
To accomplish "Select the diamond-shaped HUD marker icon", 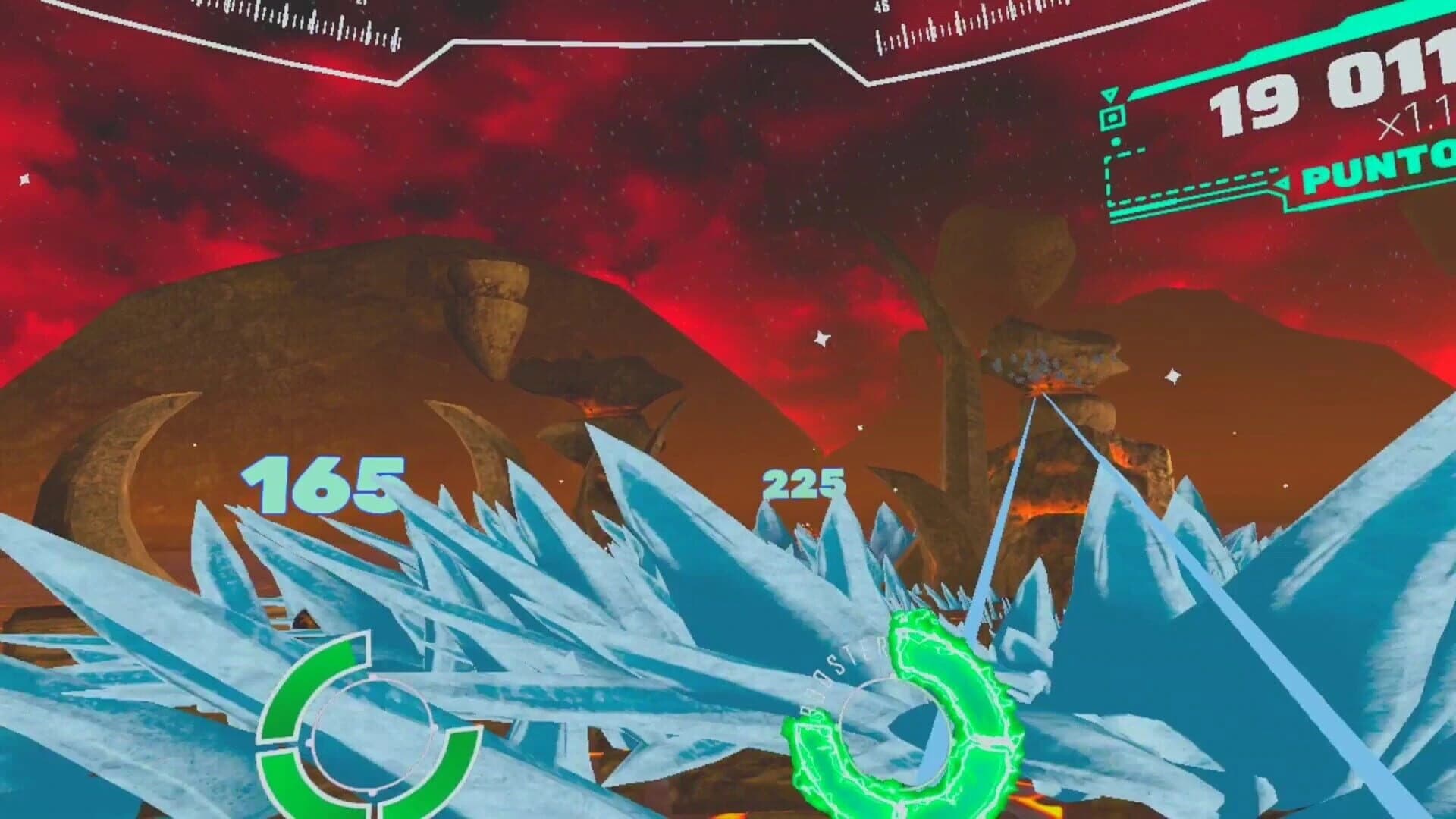I will tap(1111, 118).
